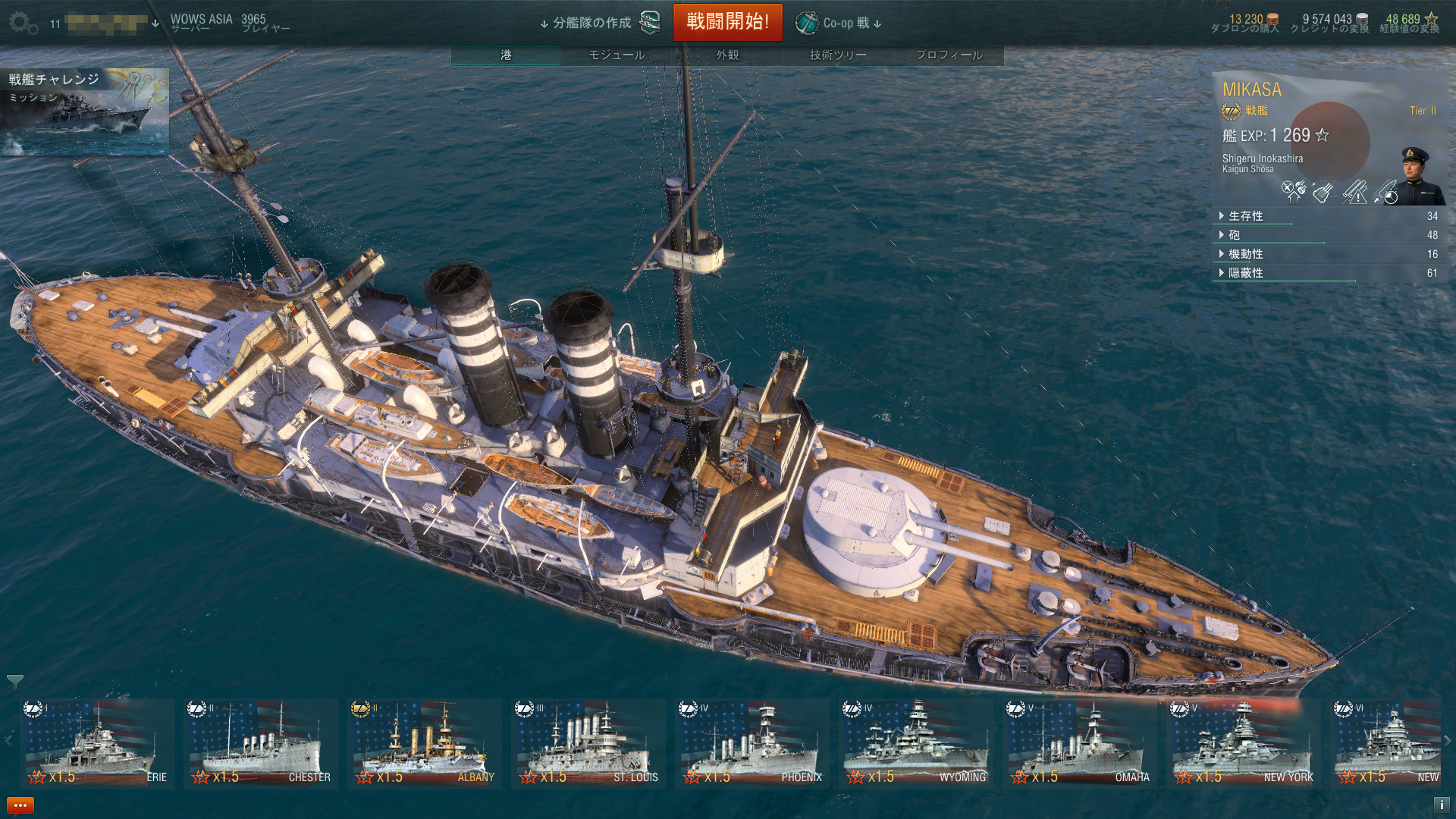
Task: Select the St. Louis ship card
Action: pyautogui.click(x=588, y=743)
